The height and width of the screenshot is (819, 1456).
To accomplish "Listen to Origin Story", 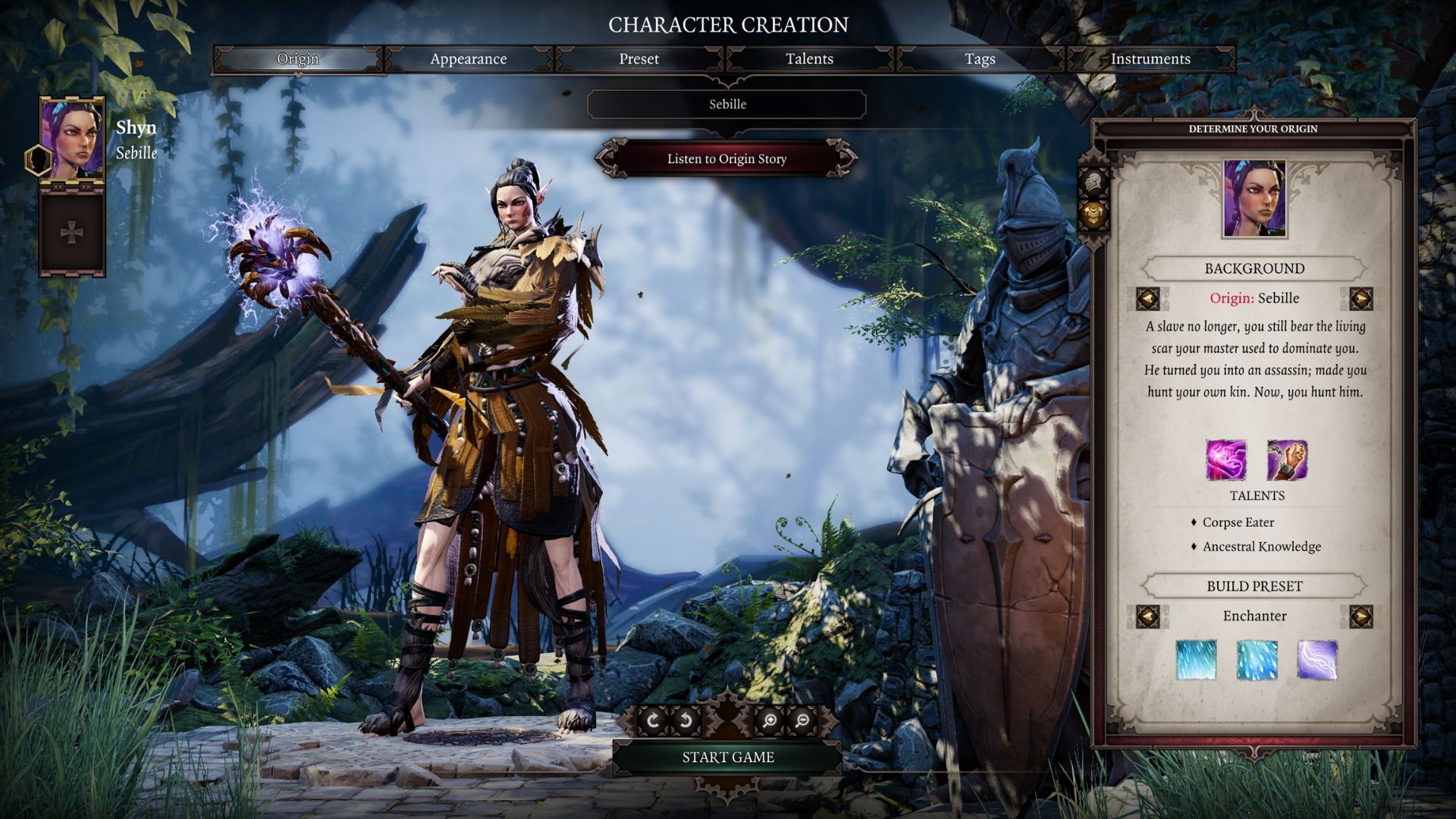I will (726, 159).
